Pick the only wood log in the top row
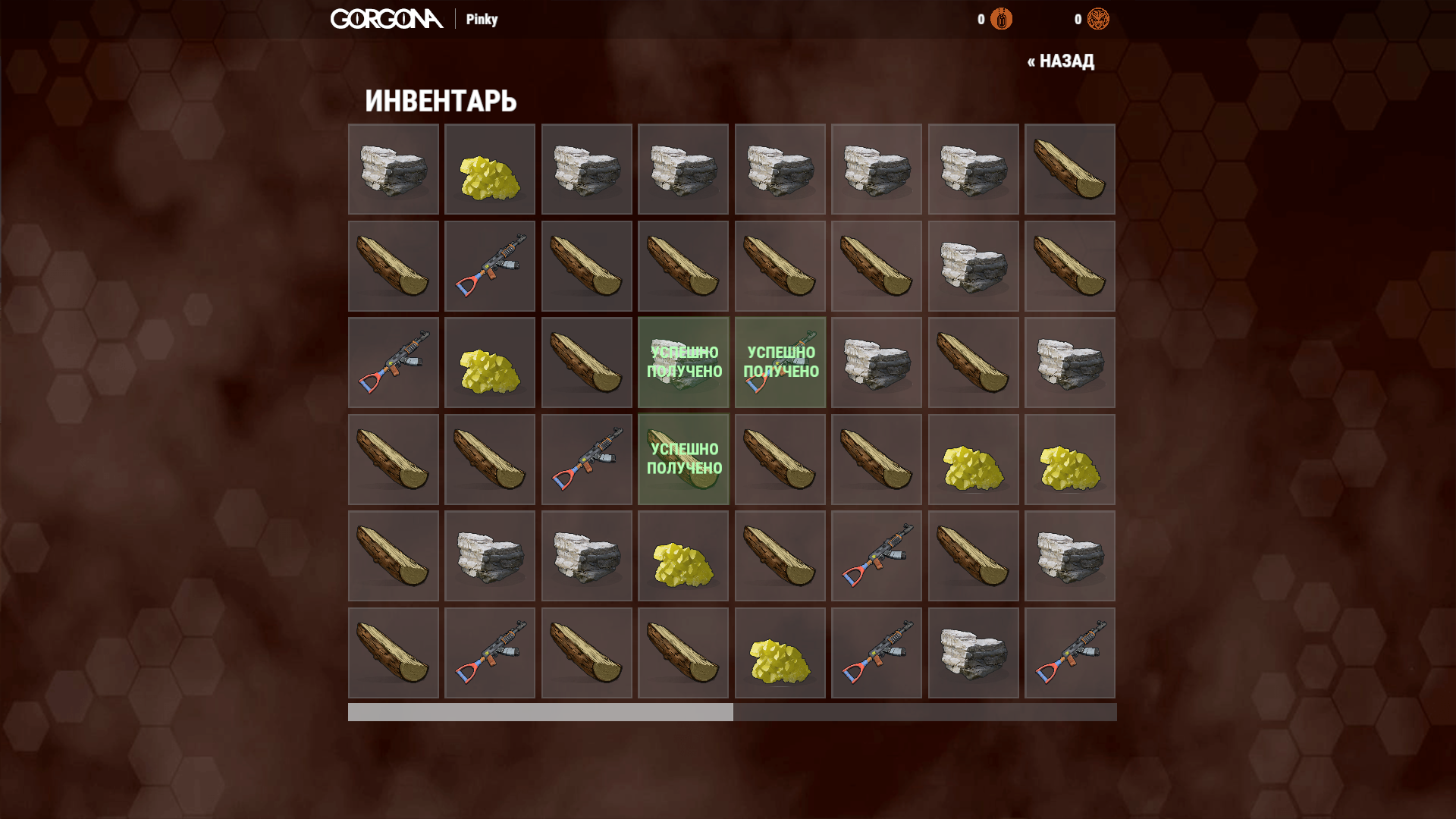1456x819 pixels. [x=1069, y=169]
